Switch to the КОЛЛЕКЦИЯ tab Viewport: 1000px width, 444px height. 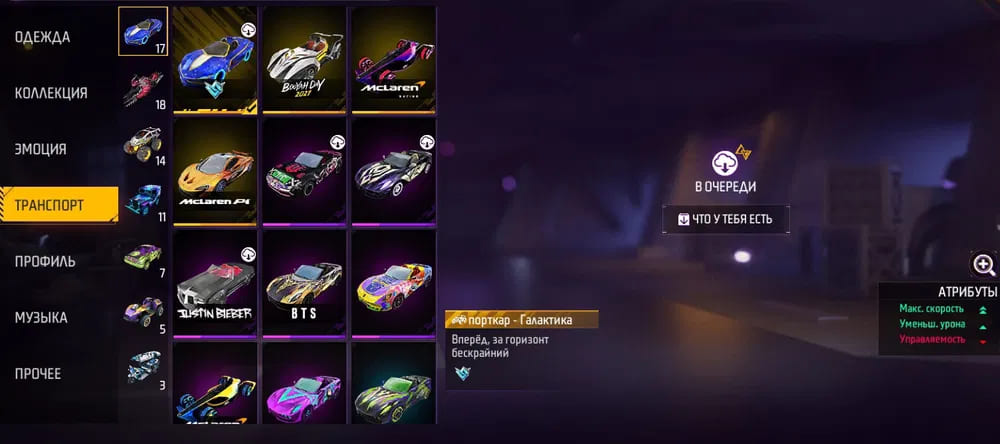[x=51, y=93]
